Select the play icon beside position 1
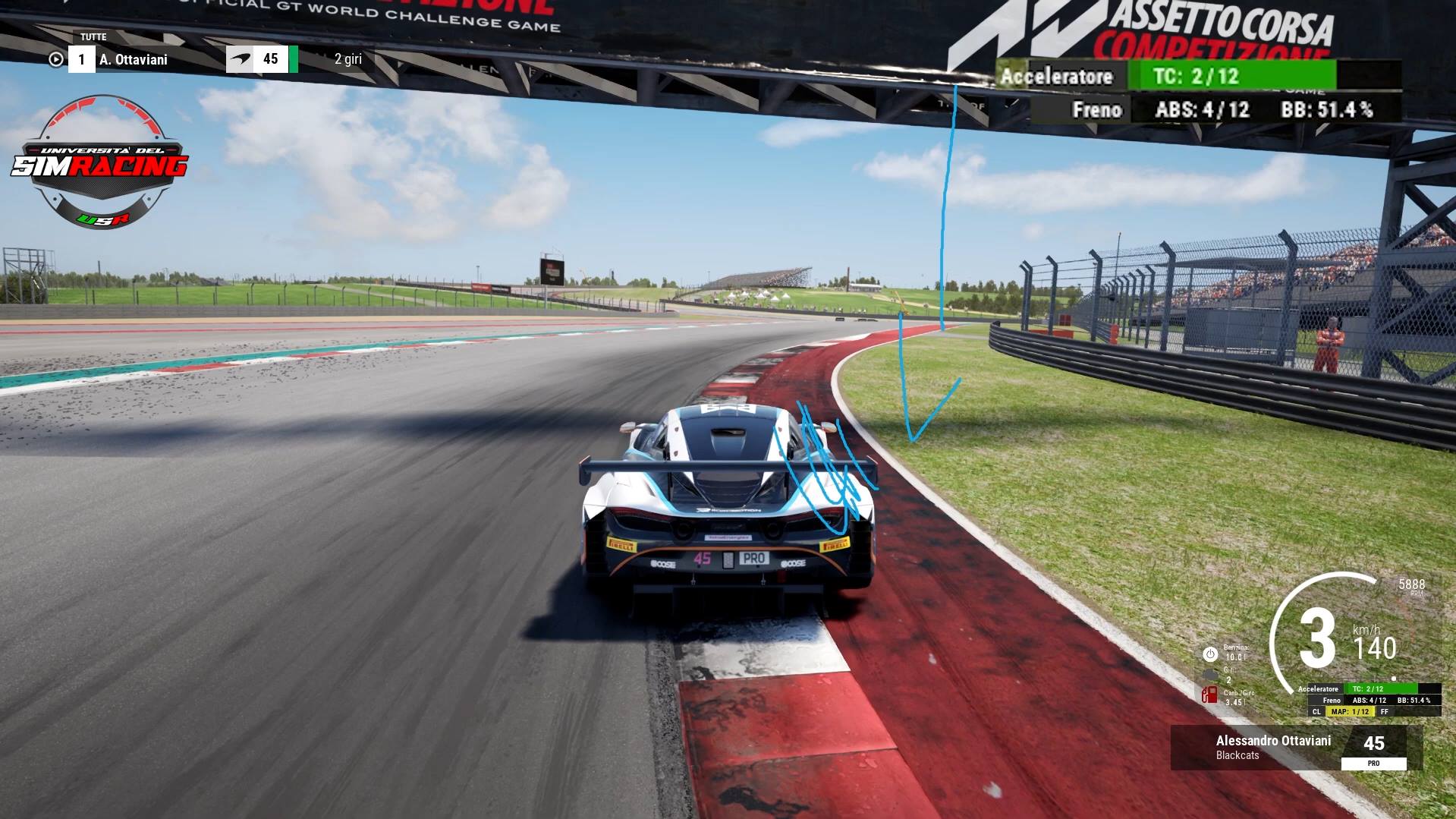Screen dimensions: 1456x819 [56, 58]
